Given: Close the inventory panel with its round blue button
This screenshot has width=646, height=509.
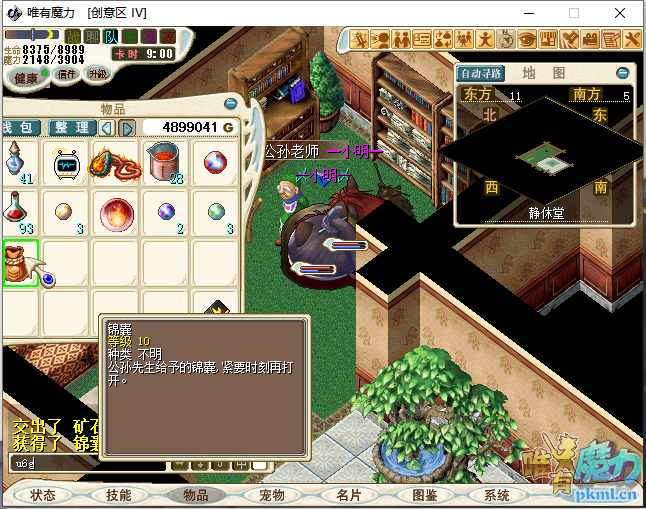Looking at the screenshot, I should tap(232, 107).
